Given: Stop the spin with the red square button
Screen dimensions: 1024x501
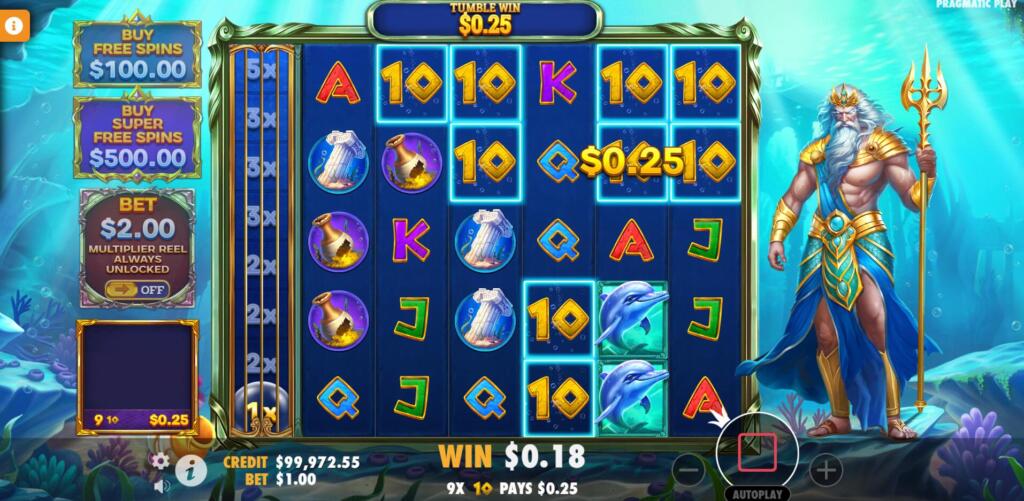Looking at the screenshot, I should click(757, 453).
